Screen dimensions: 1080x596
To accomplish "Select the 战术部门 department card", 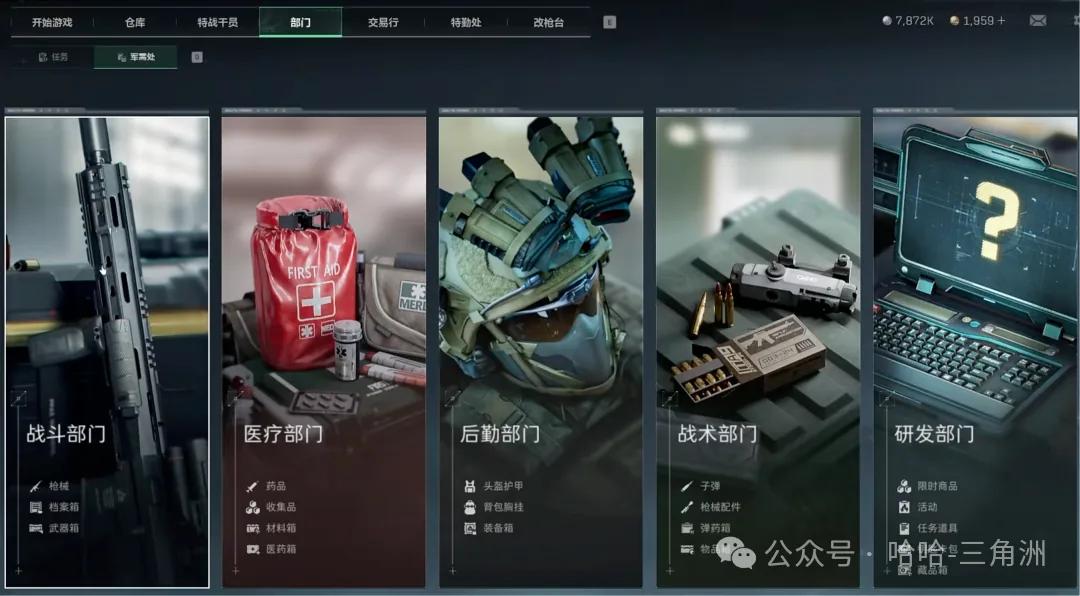I will tap(758, 351).
